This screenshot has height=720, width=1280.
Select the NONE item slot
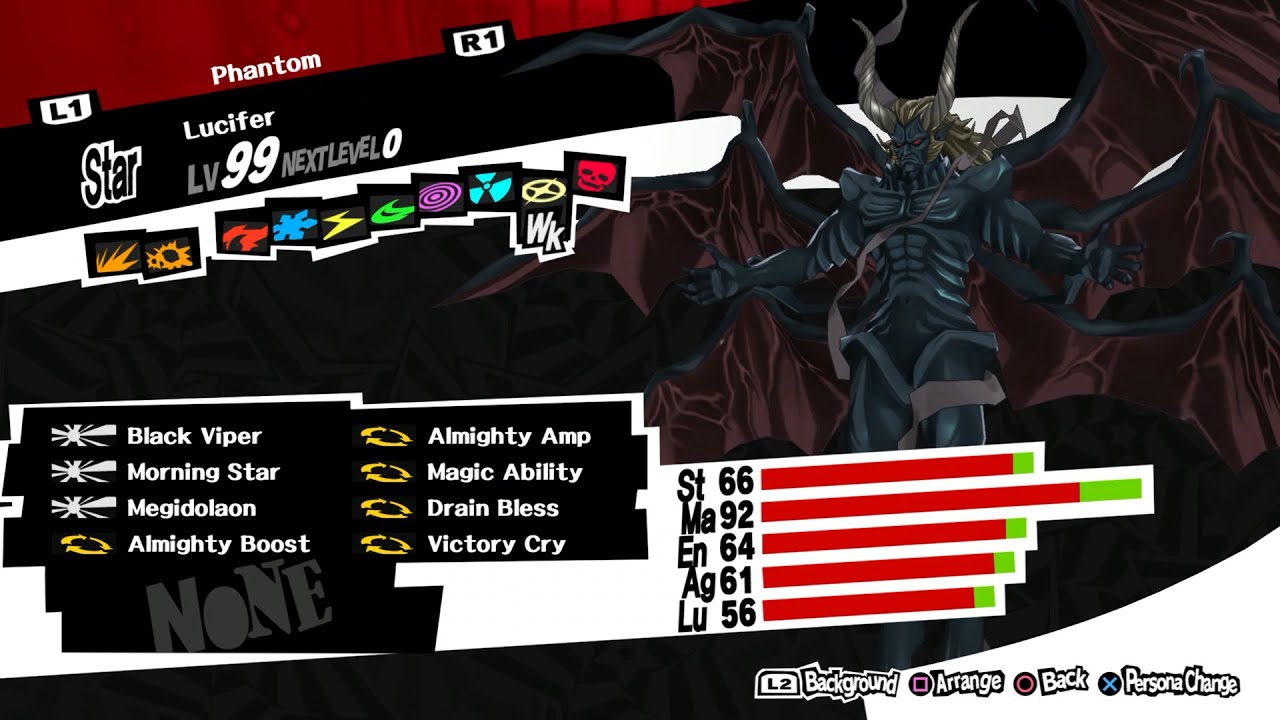coord(240,598)
